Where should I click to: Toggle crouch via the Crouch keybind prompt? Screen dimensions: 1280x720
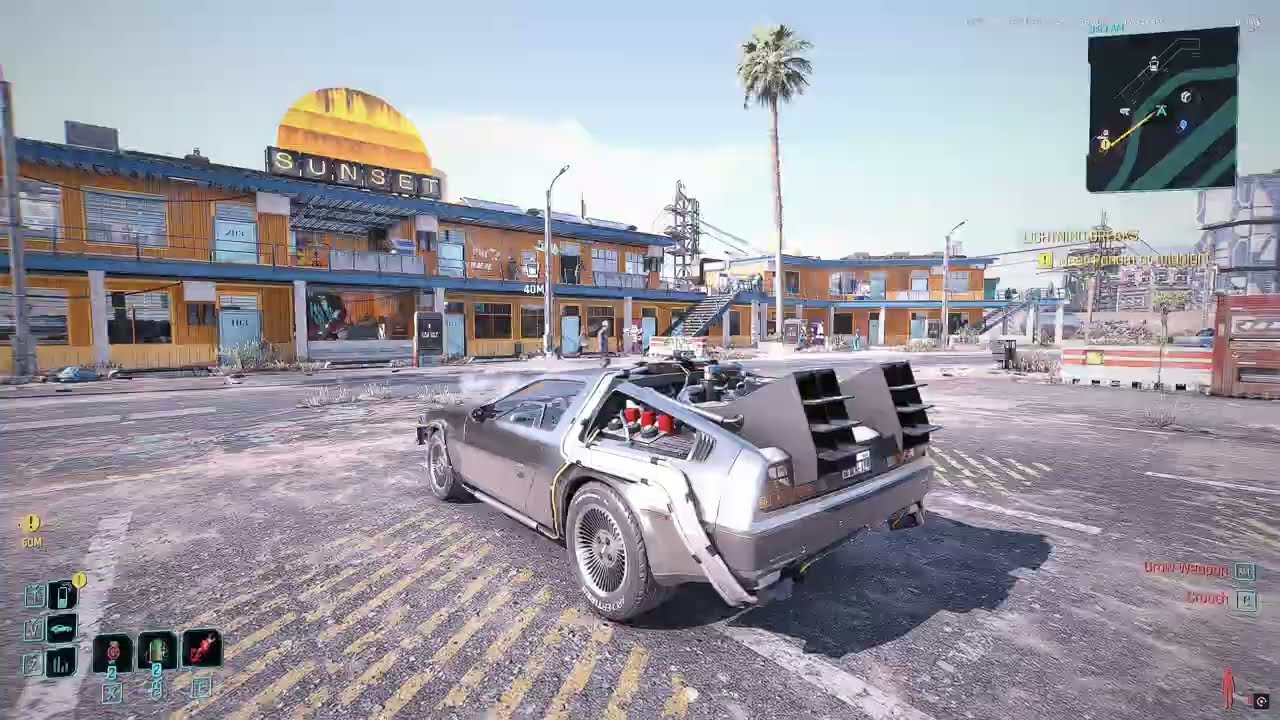coord(1243,598)
